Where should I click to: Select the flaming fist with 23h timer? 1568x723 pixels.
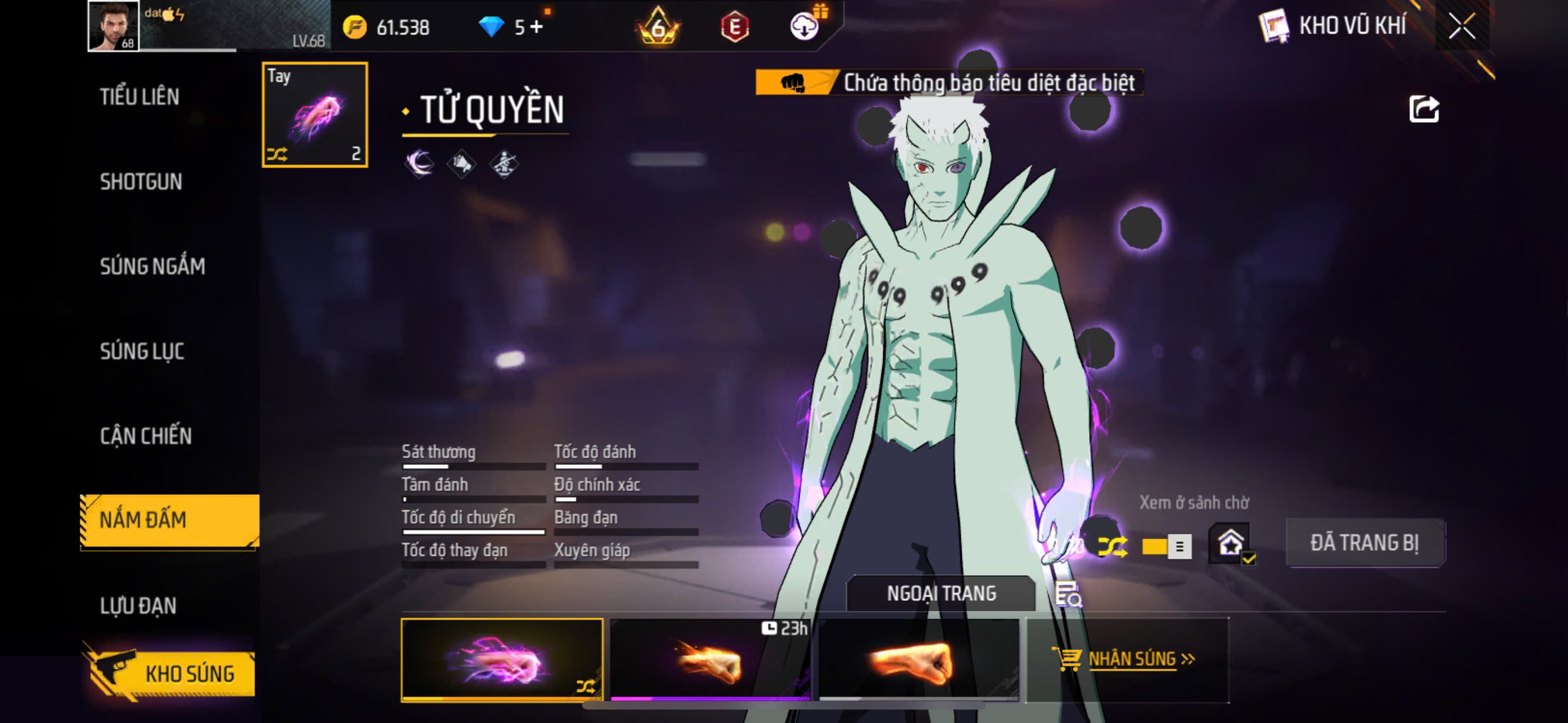[x=710, y=660]
